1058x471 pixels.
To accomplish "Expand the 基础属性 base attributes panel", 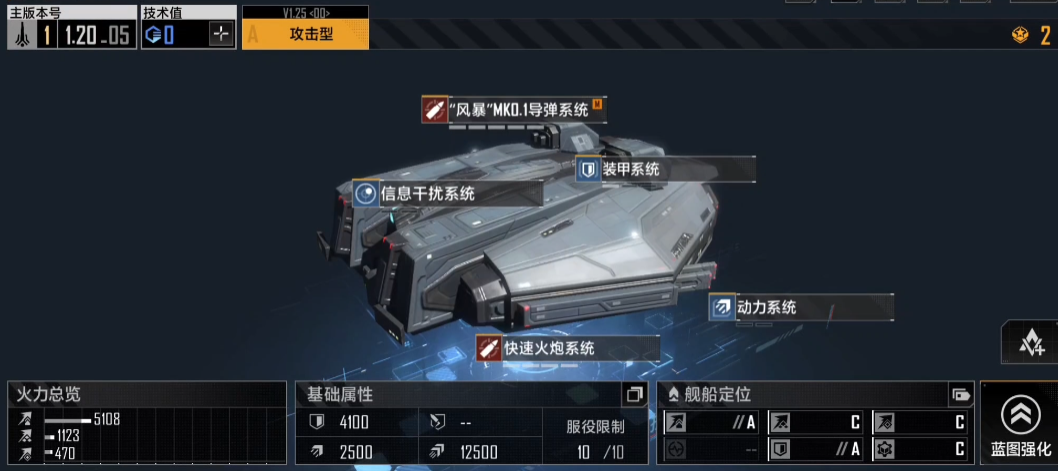I will (633, 394).
